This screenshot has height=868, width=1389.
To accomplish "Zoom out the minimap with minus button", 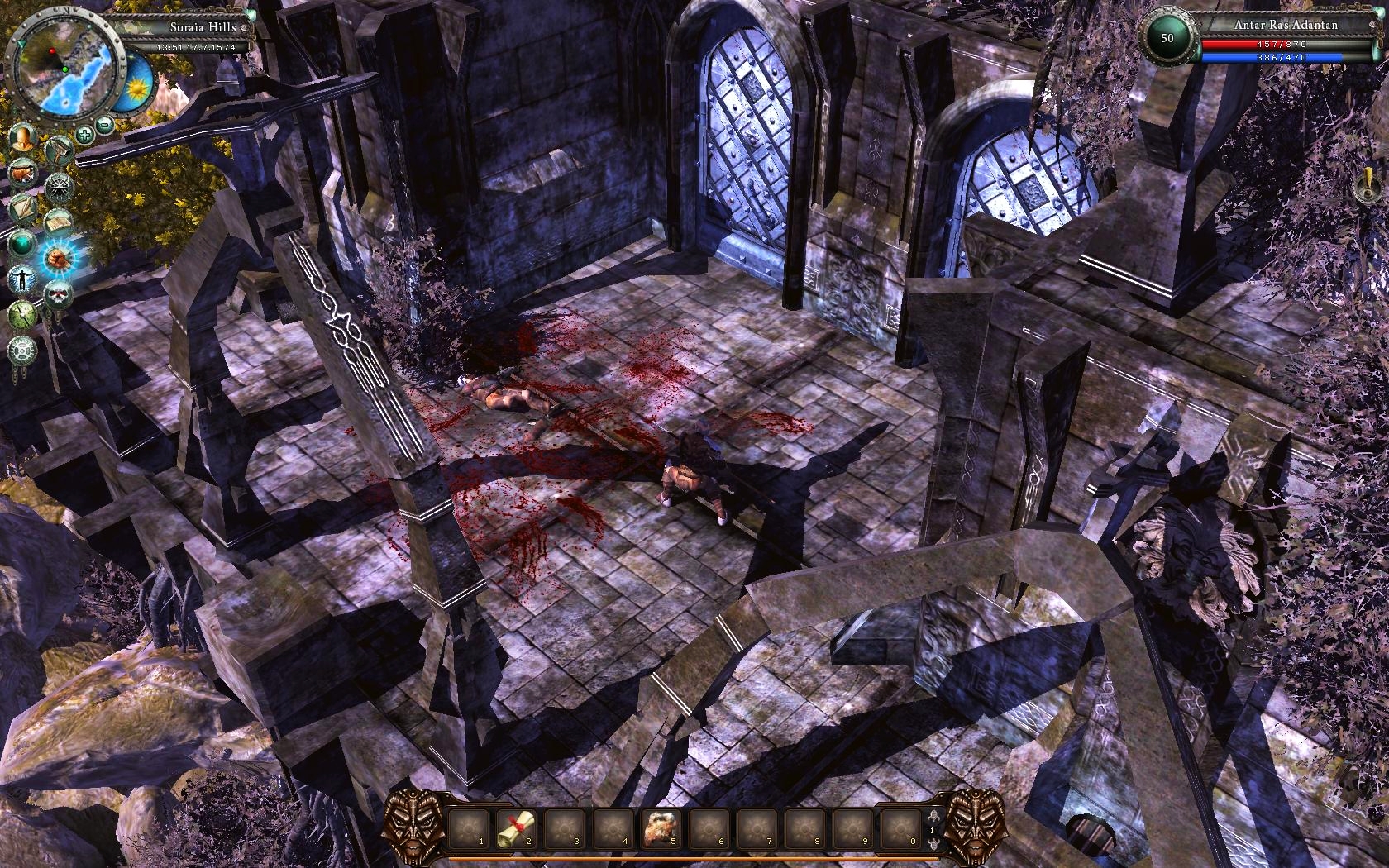I will (105, 126).
